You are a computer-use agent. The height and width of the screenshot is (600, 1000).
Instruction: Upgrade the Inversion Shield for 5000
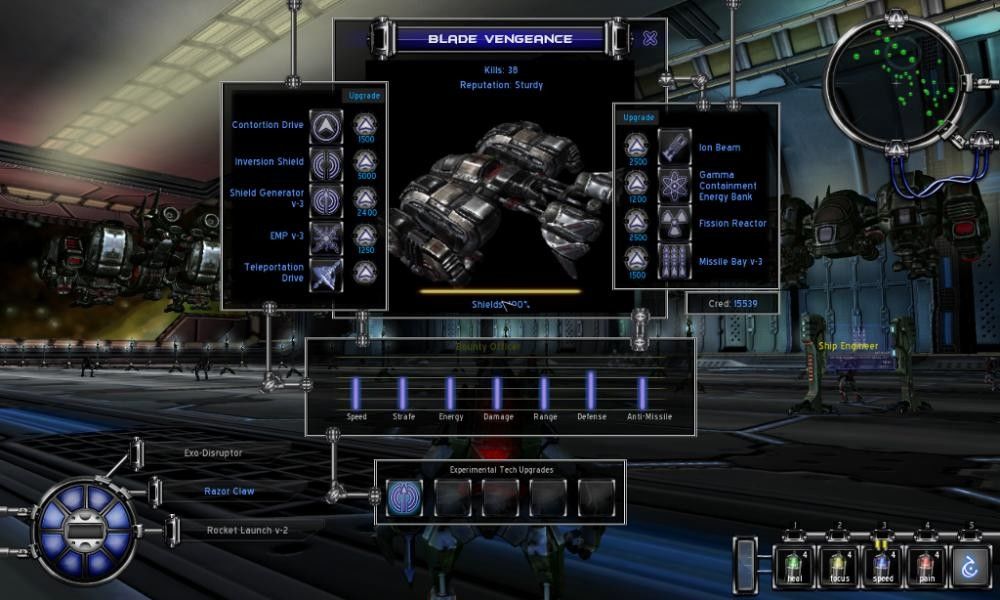pos(364,162)
